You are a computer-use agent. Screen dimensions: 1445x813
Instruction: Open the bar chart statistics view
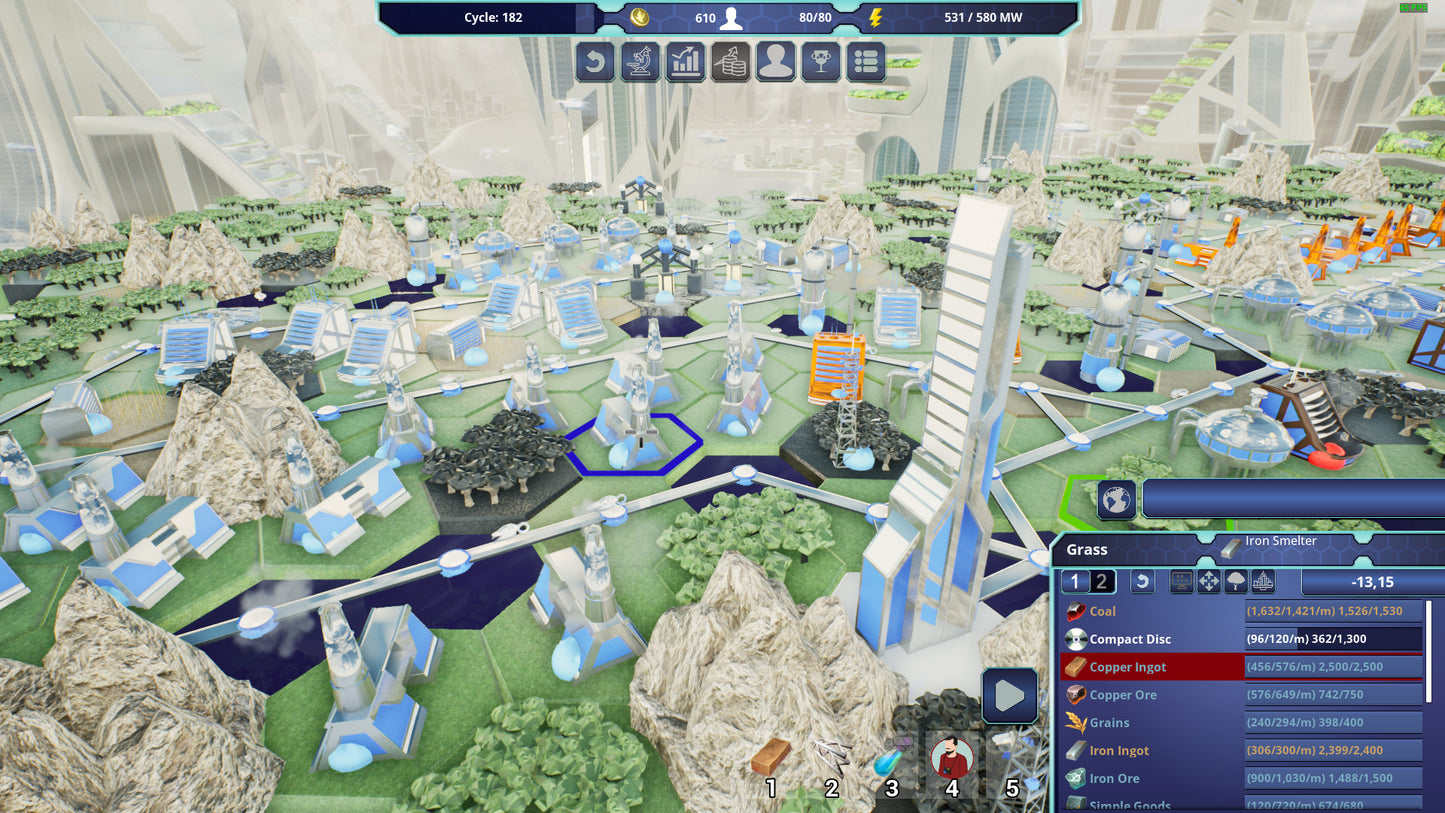coord(685,62)
